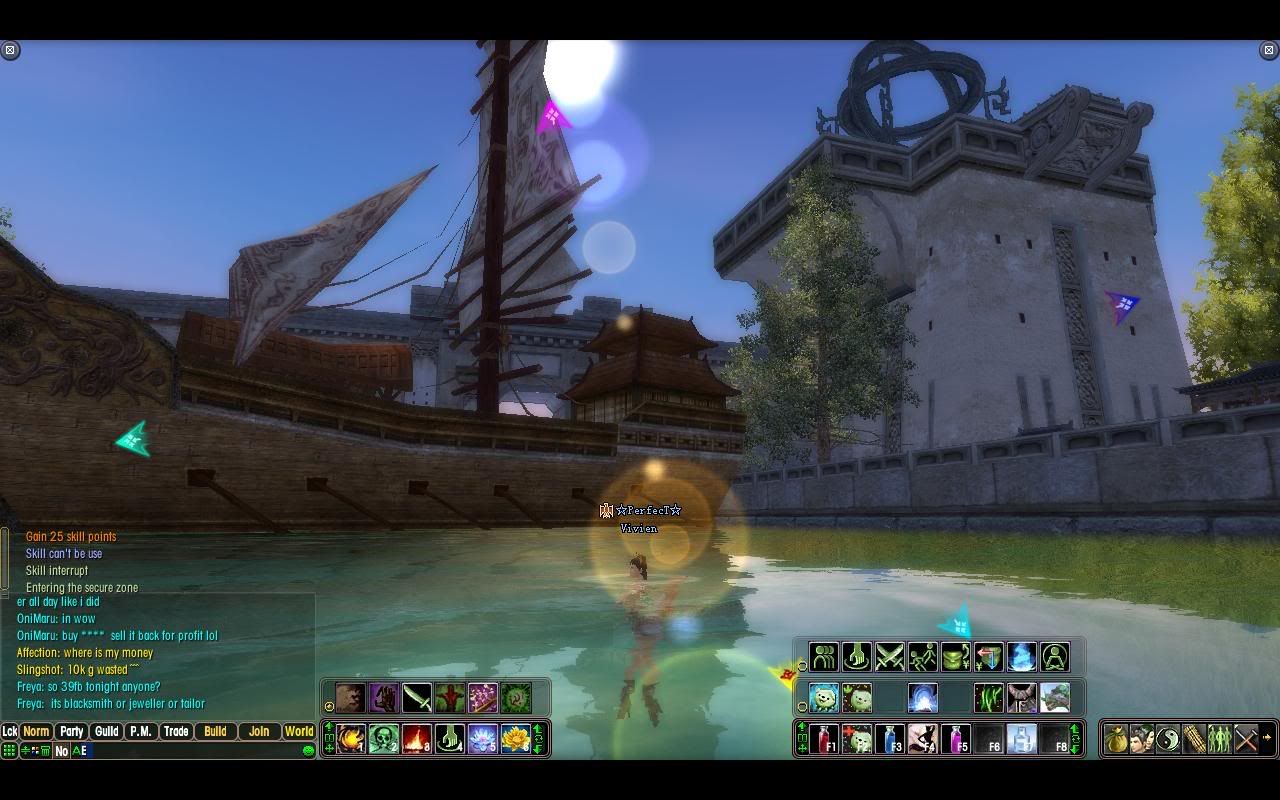Summon the white fluffy pet icon

[x=823, y=697]
